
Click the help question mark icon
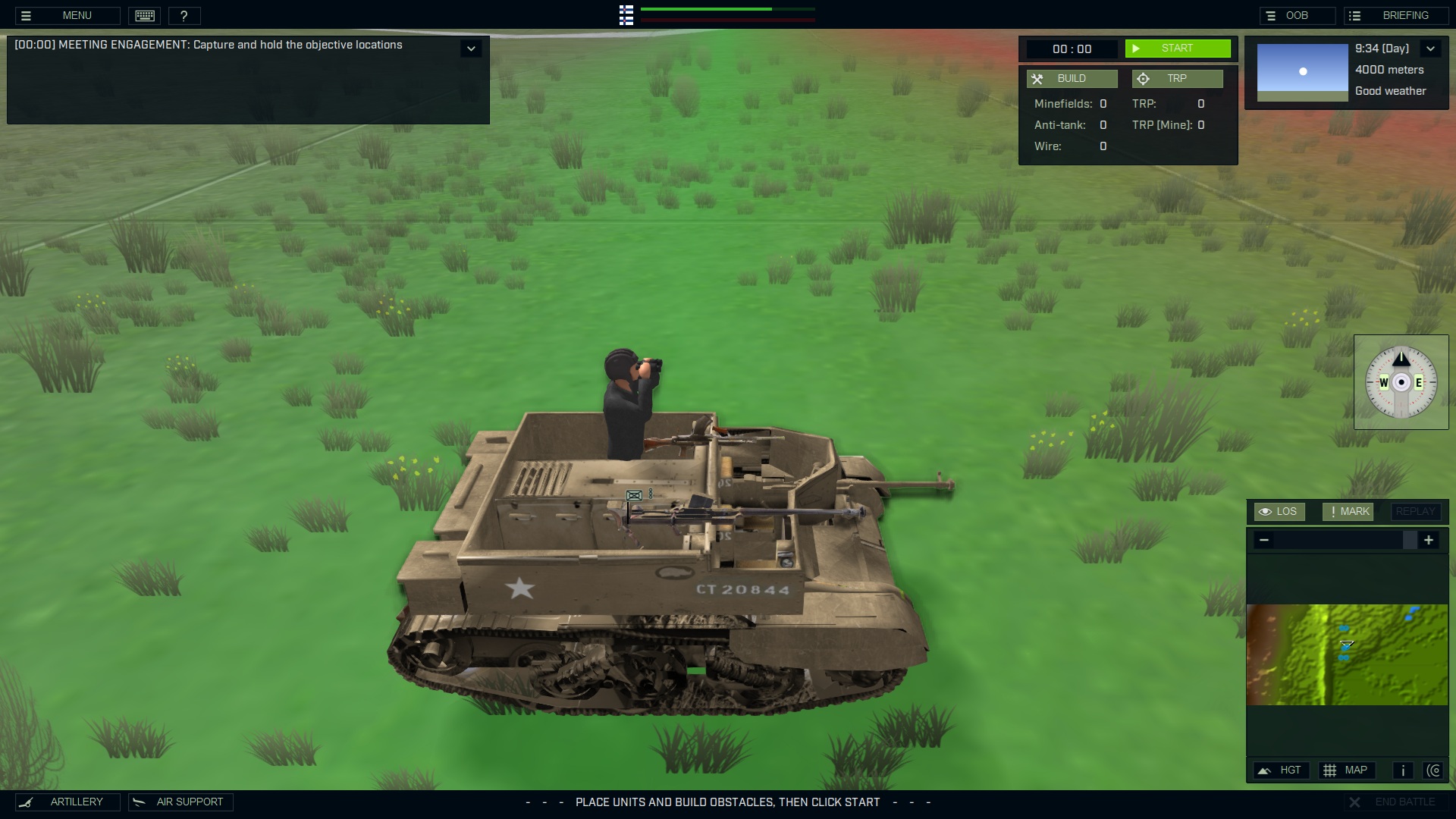pyautogui.click(x=184, y=15)
